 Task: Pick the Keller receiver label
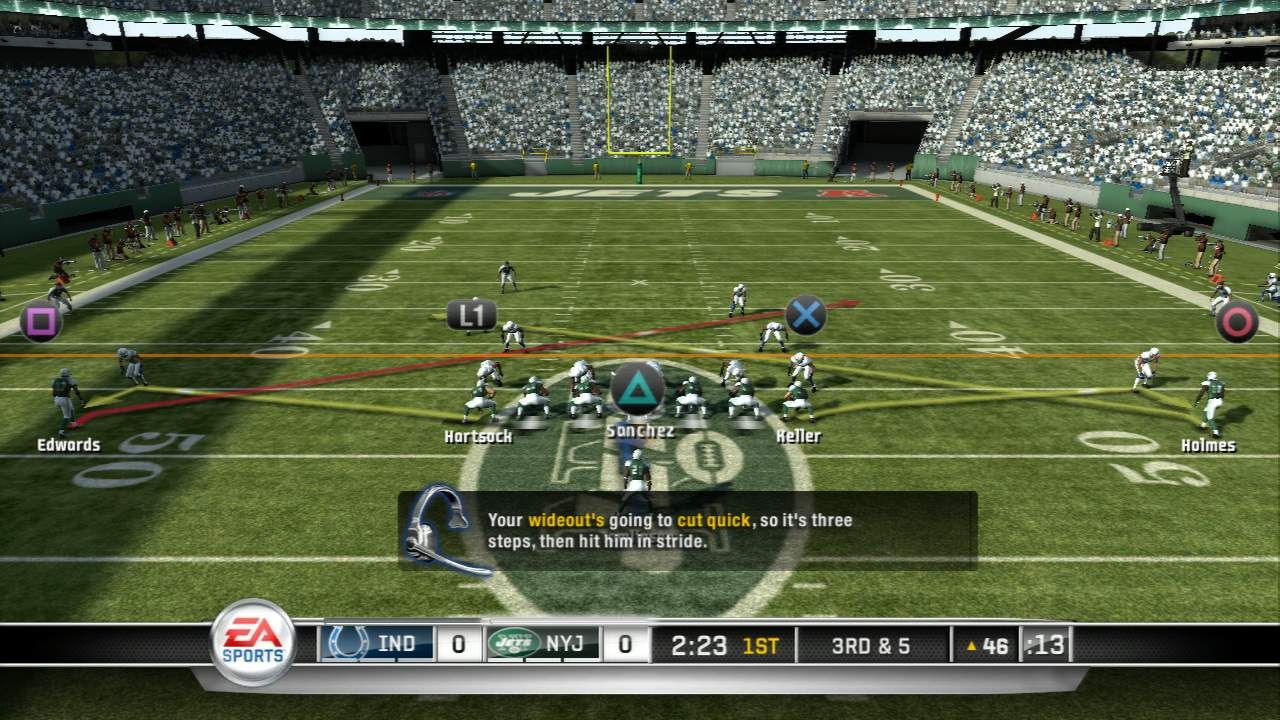(798, 437)
